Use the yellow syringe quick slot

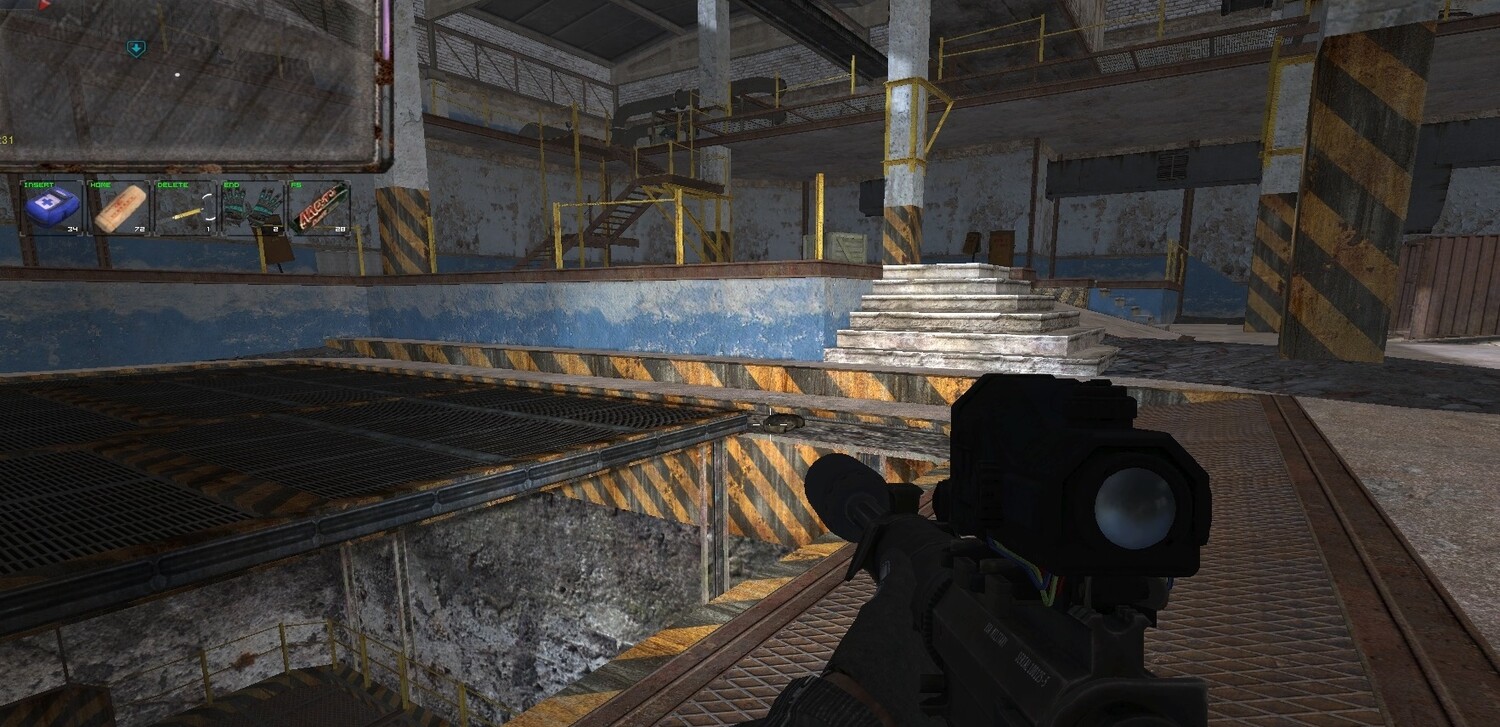point(186,208)
